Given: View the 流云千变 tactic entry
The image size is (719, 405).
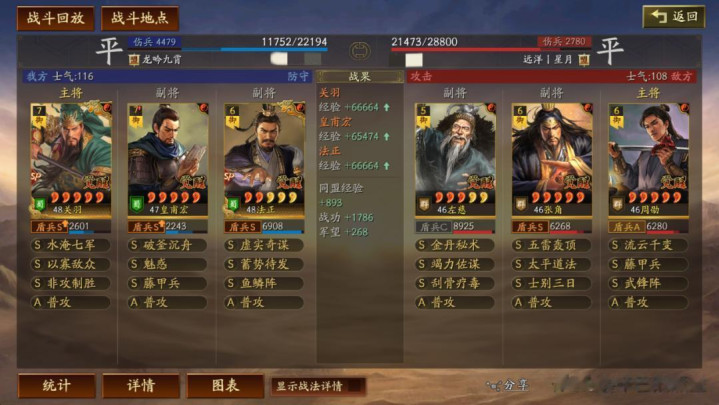Looking at the screenshot, I should [648, 245].
